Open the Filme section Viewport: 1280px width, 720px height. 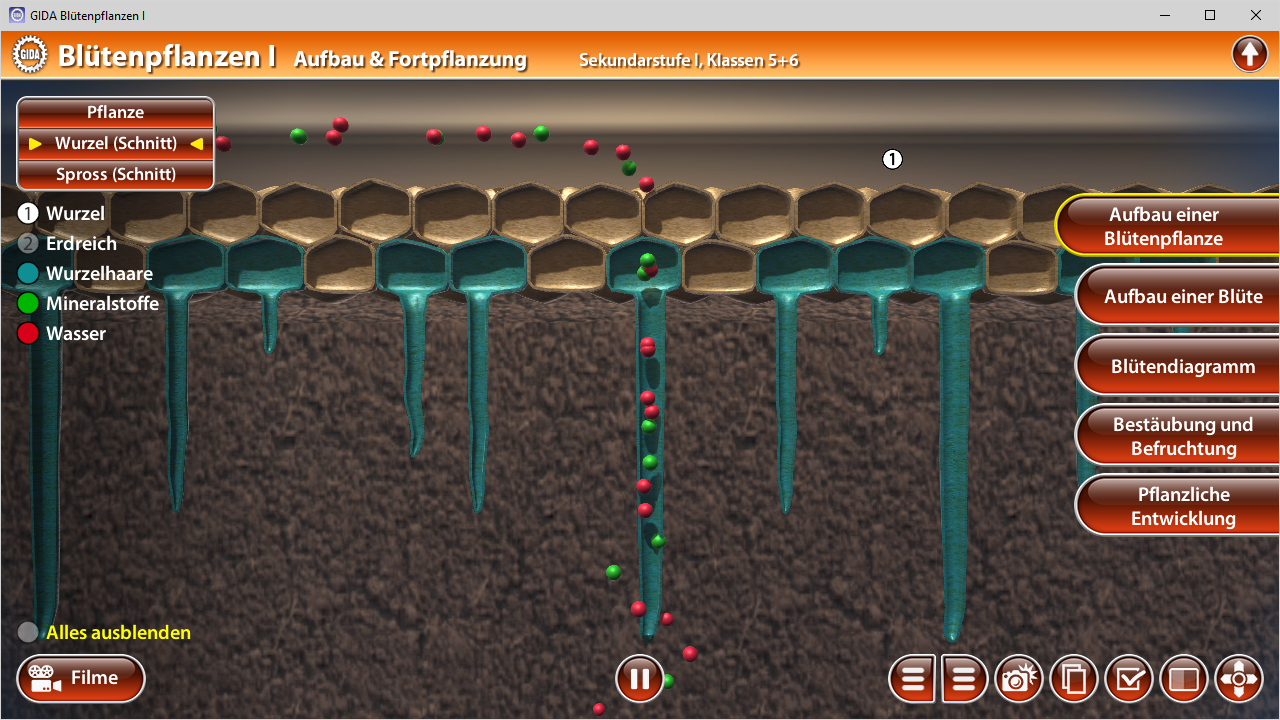coord(81,679)
